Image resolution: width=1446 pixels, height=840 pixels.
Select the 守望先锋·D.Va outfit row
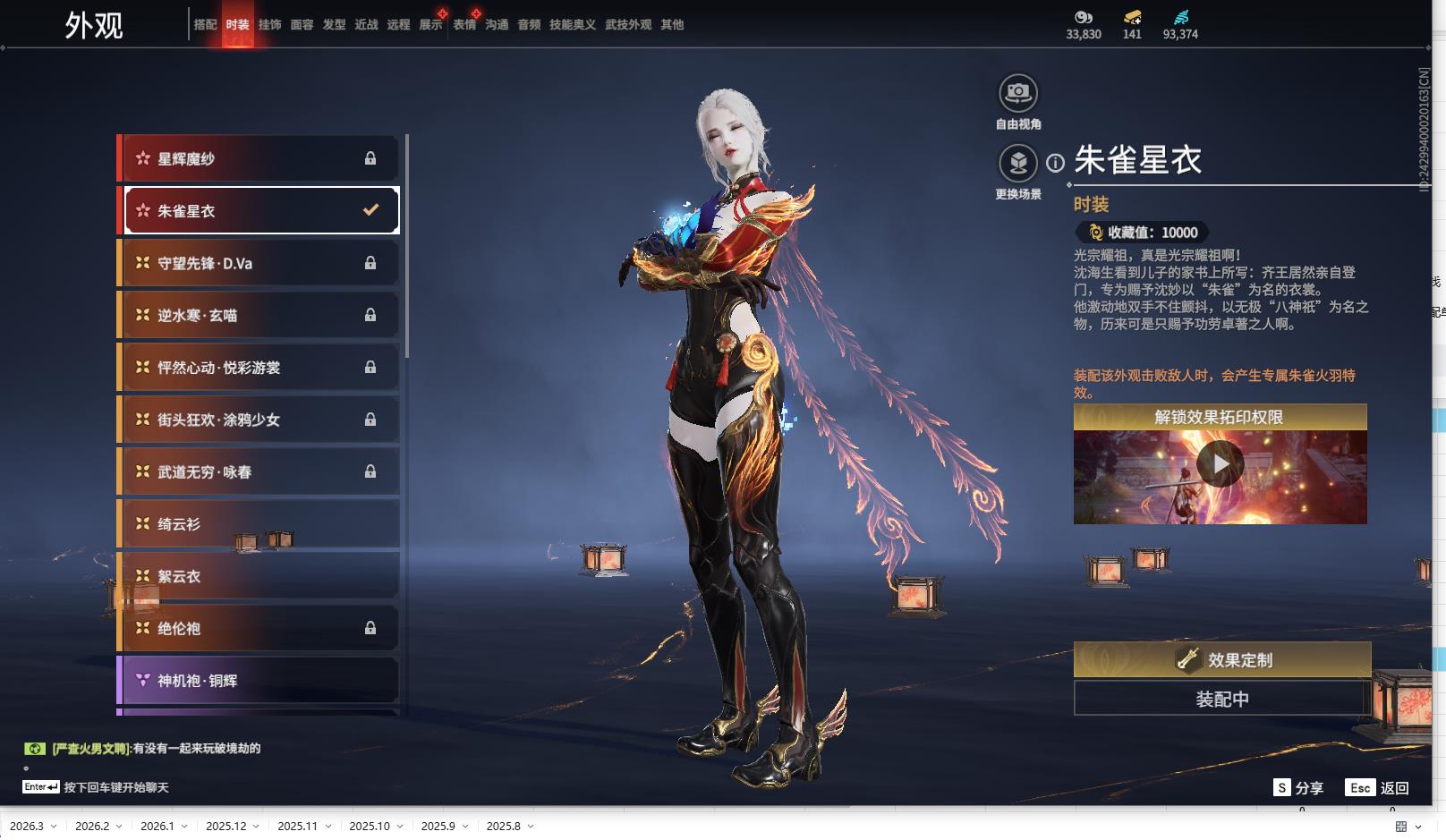(259, 264)
